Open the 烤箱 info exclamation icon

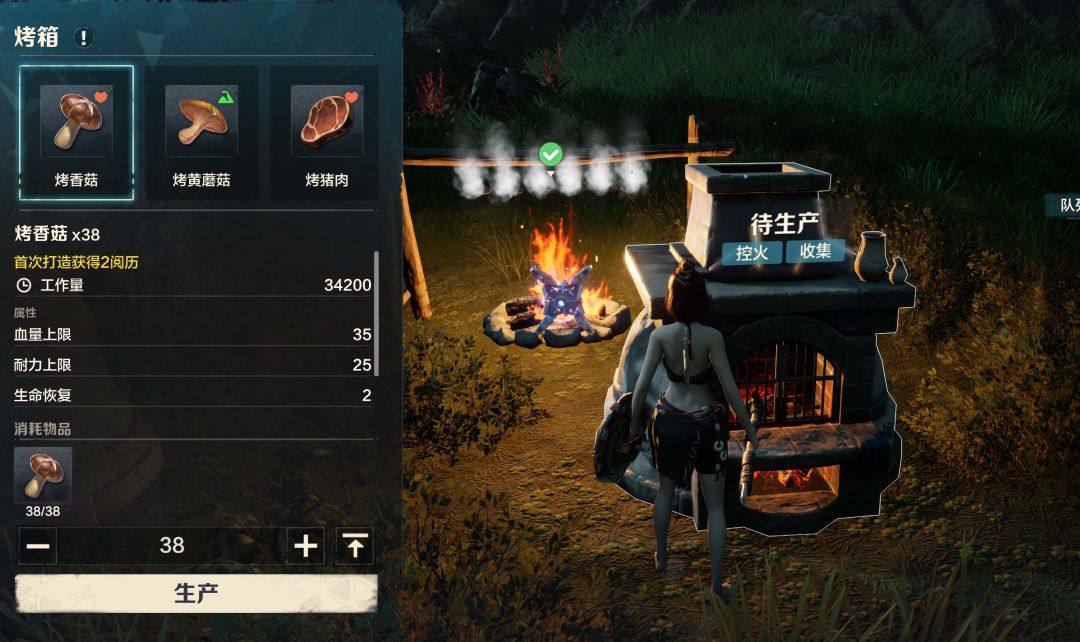[84, 38]
